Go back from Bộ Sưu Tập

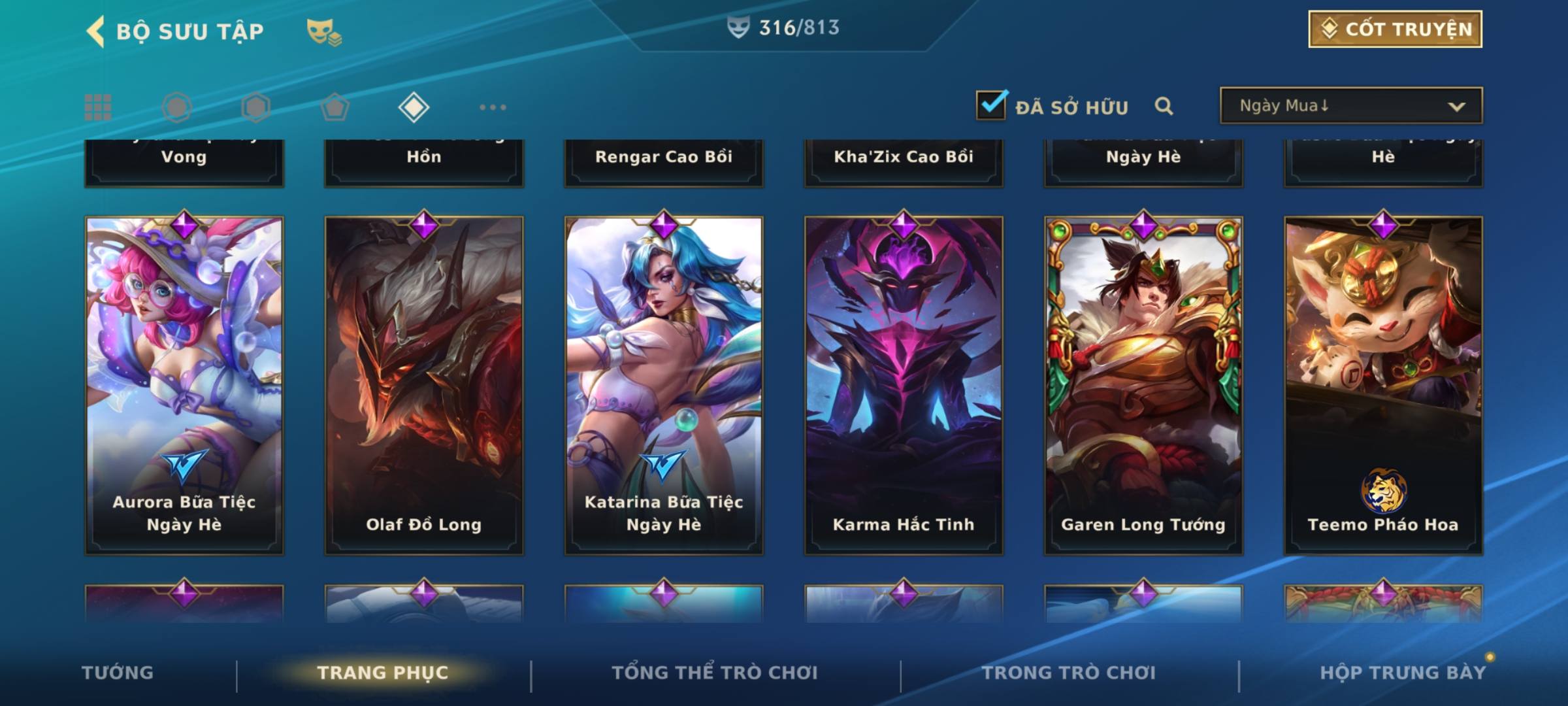tap(96, 31)
